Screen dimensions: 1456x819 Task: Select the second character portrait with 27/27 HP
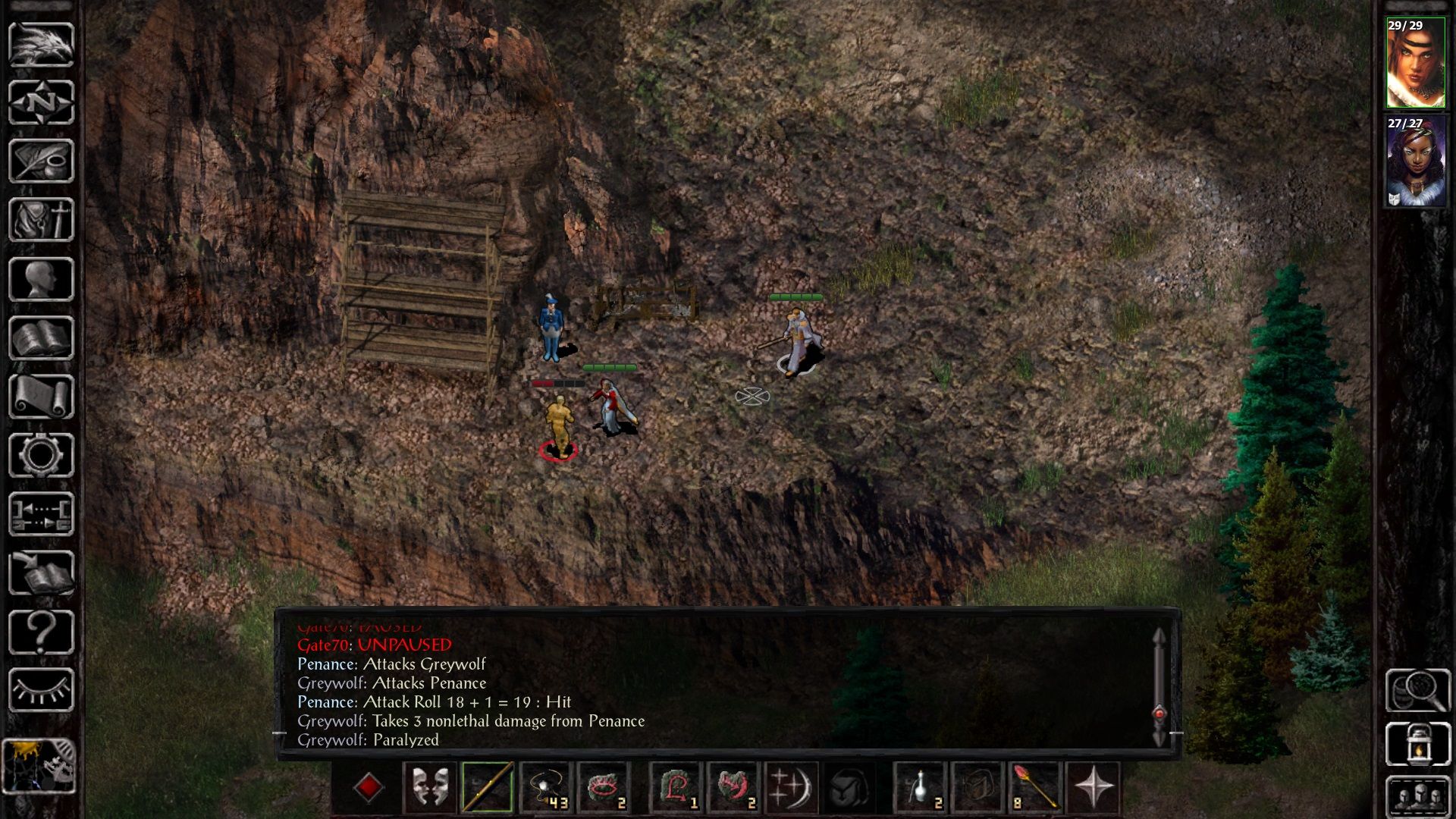pyautogui.click(x=1416, y=162)
